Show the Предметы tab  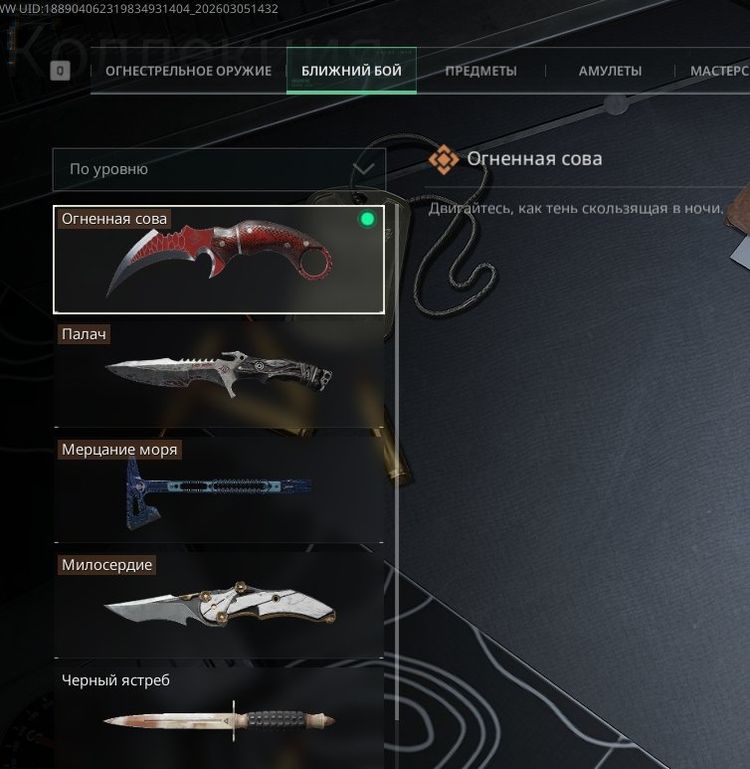tap(480, 71)
